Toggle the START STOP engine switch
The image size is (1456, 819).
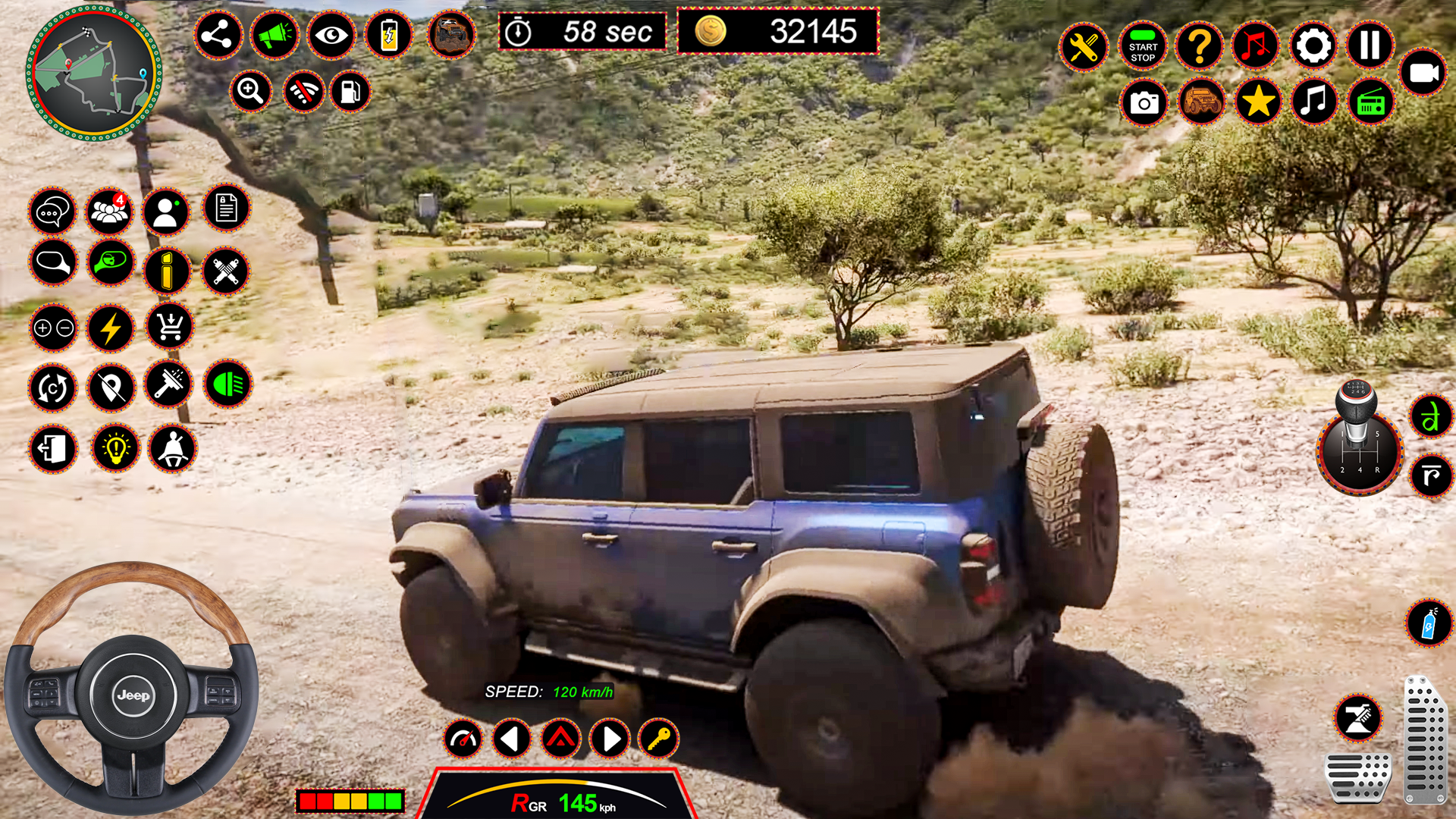click(1142, 47)
